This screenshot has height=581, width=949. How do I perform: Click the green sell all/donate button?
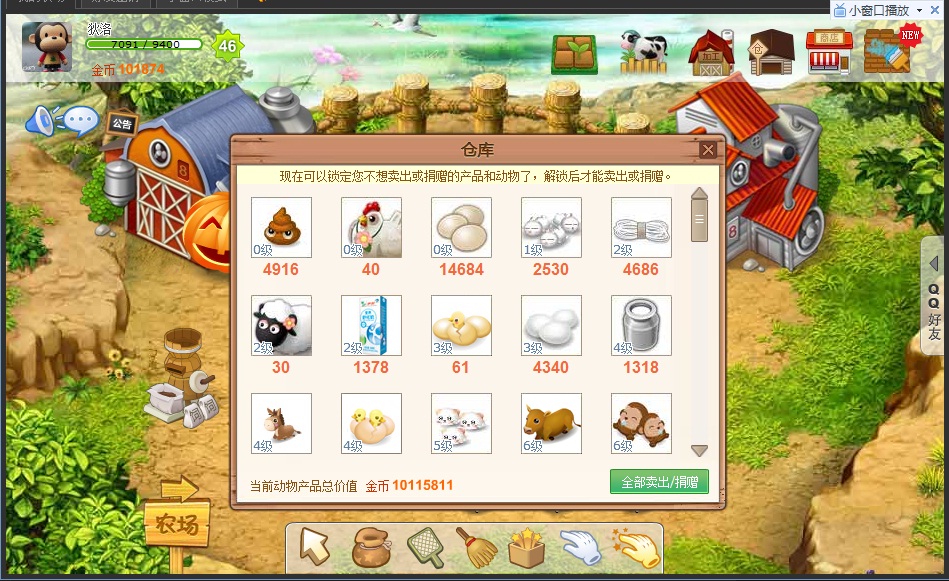(x=659, y=482)
